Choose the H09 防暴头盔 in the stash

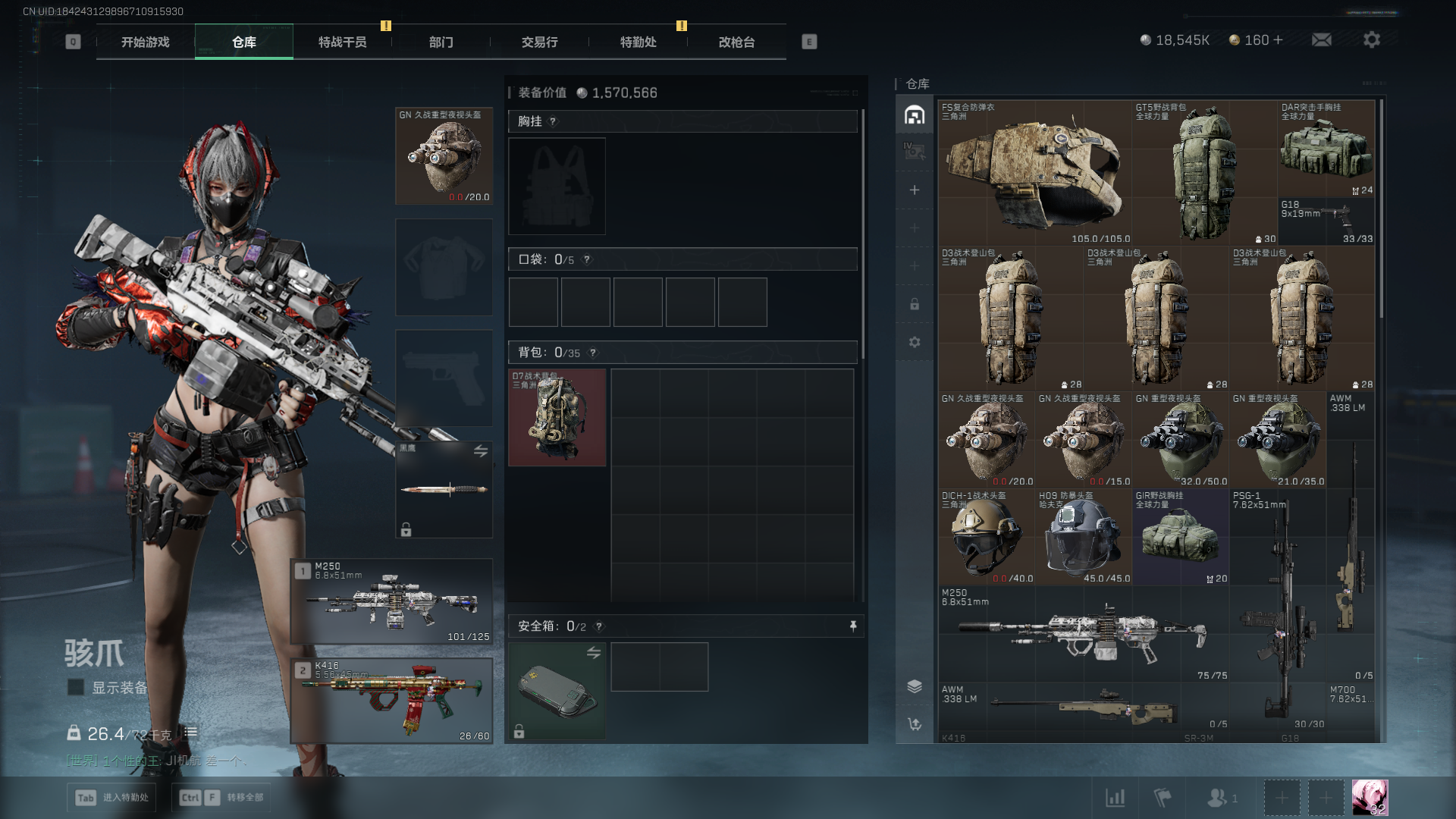pos(1083,537)
